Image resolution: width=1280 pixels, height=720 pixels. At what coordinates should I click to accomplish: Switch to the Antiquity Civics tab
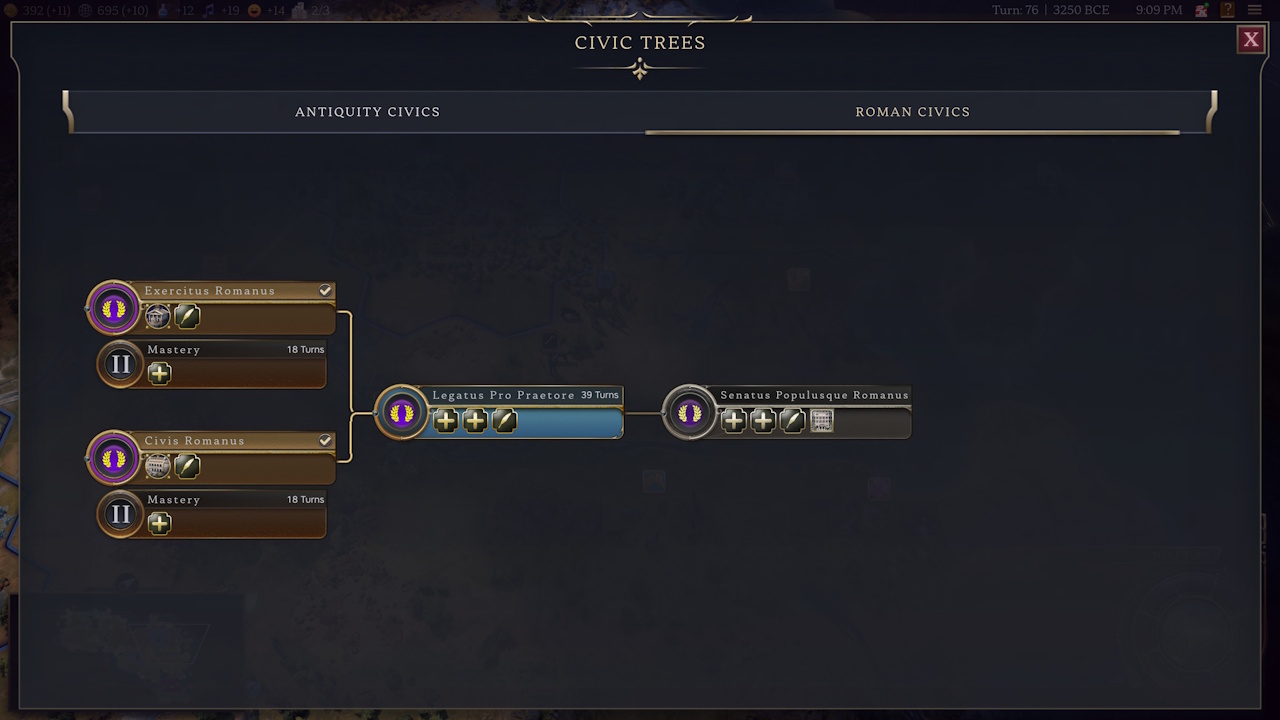tap(367, 112)
